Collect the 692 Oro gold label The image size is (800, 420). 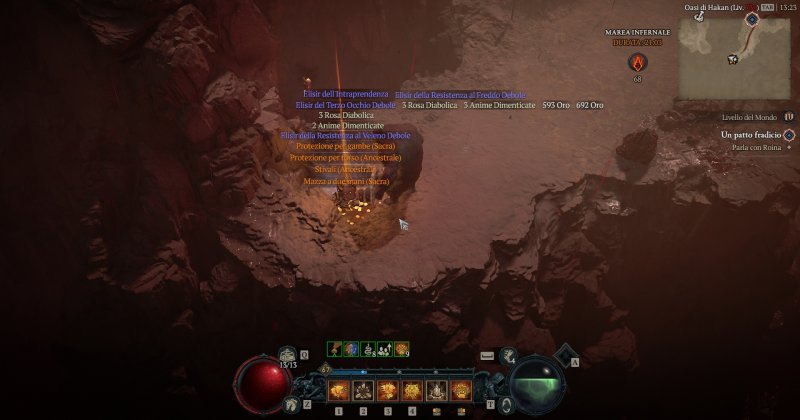[x=590, y=105]
